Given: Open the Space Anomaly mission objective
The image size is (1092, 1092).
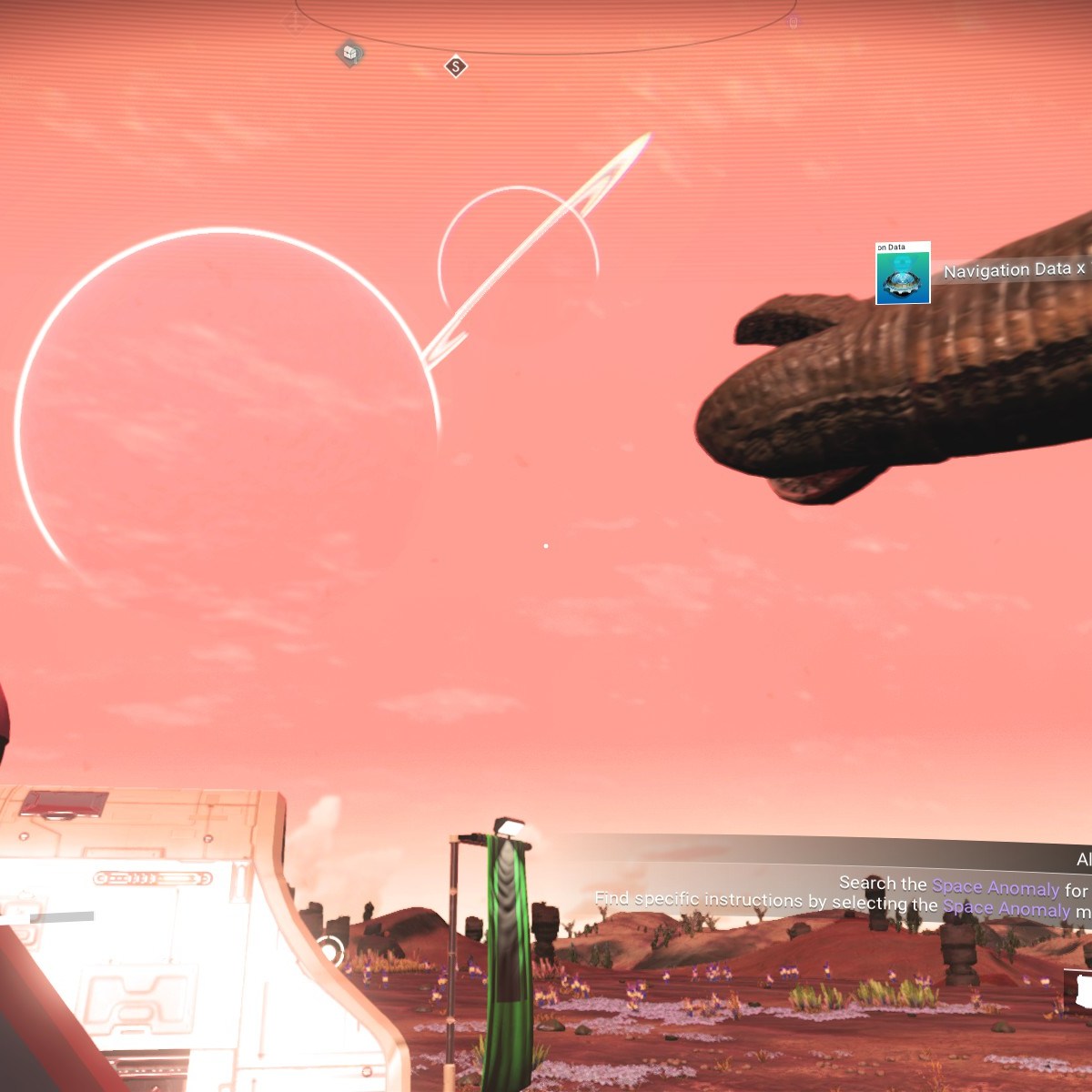Looking at the screenshot, I should 995,887.
